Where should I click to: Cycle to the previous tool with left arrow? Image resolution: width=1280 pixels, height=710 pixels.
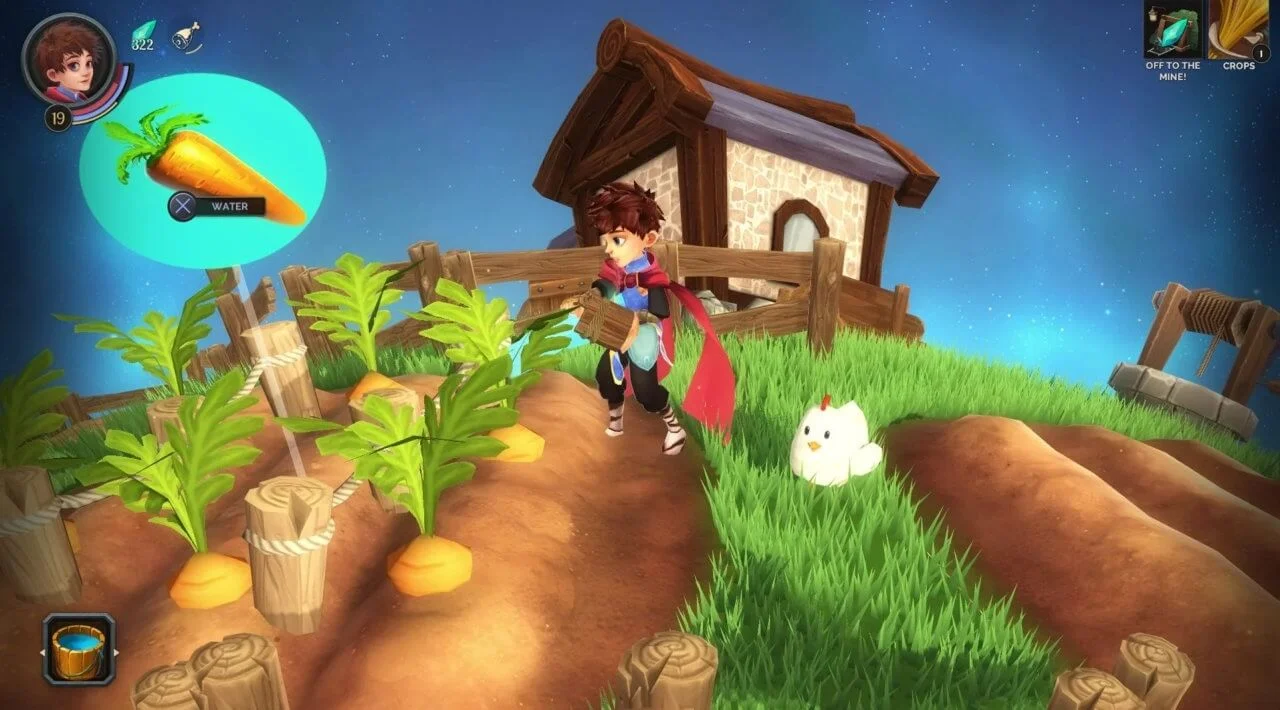pyautogui.click(x=42, y=654)
